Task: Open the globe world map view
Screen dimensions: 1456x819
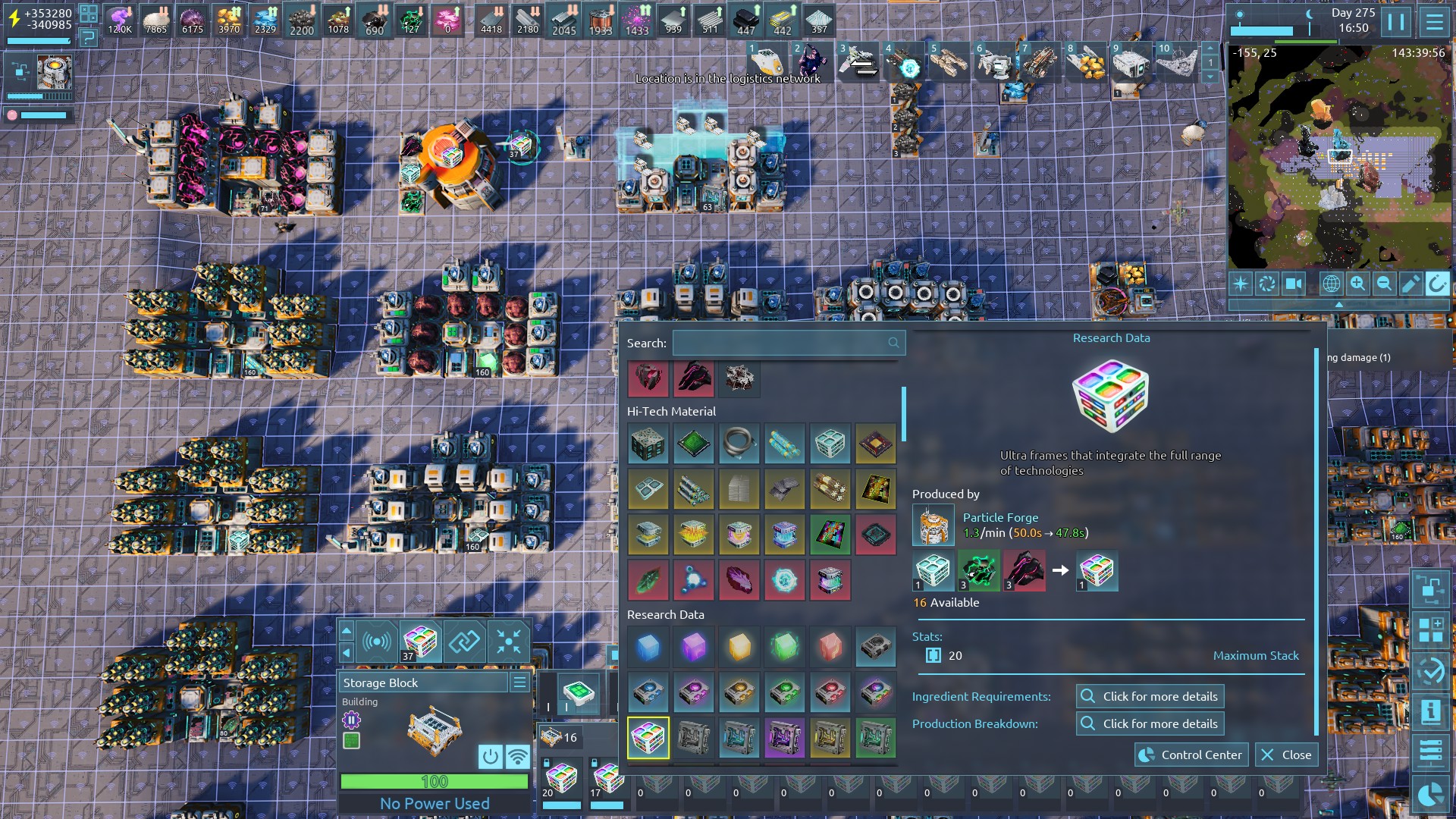Action: 1331,284
